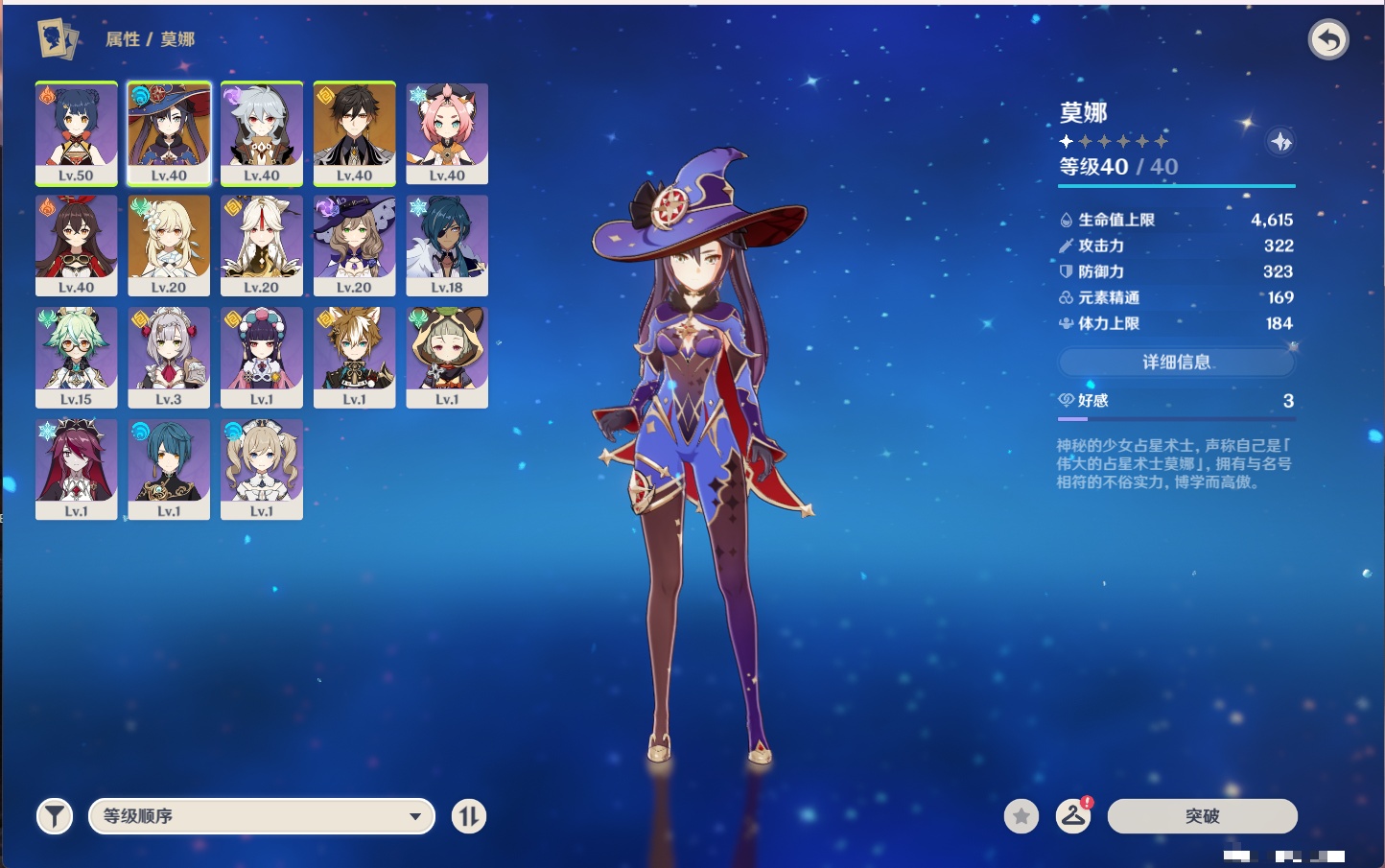Click the star icon beside the hanger
The image size is (1385, 868).
[x=1021, y=816]
